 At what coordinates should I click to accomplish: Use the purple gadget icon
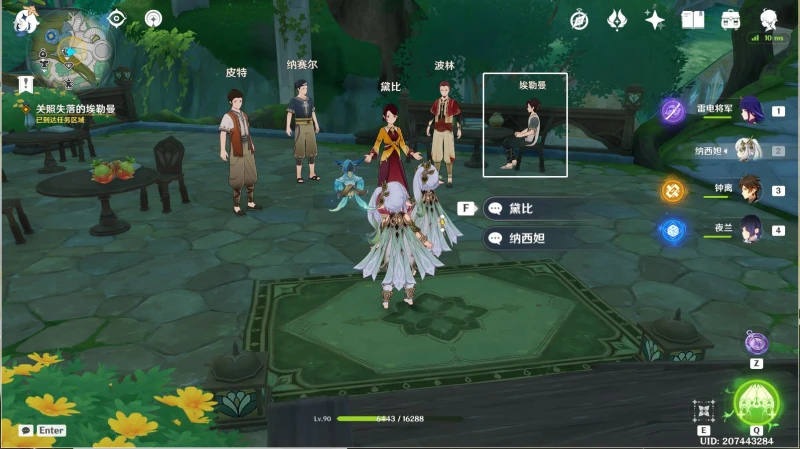756,343
